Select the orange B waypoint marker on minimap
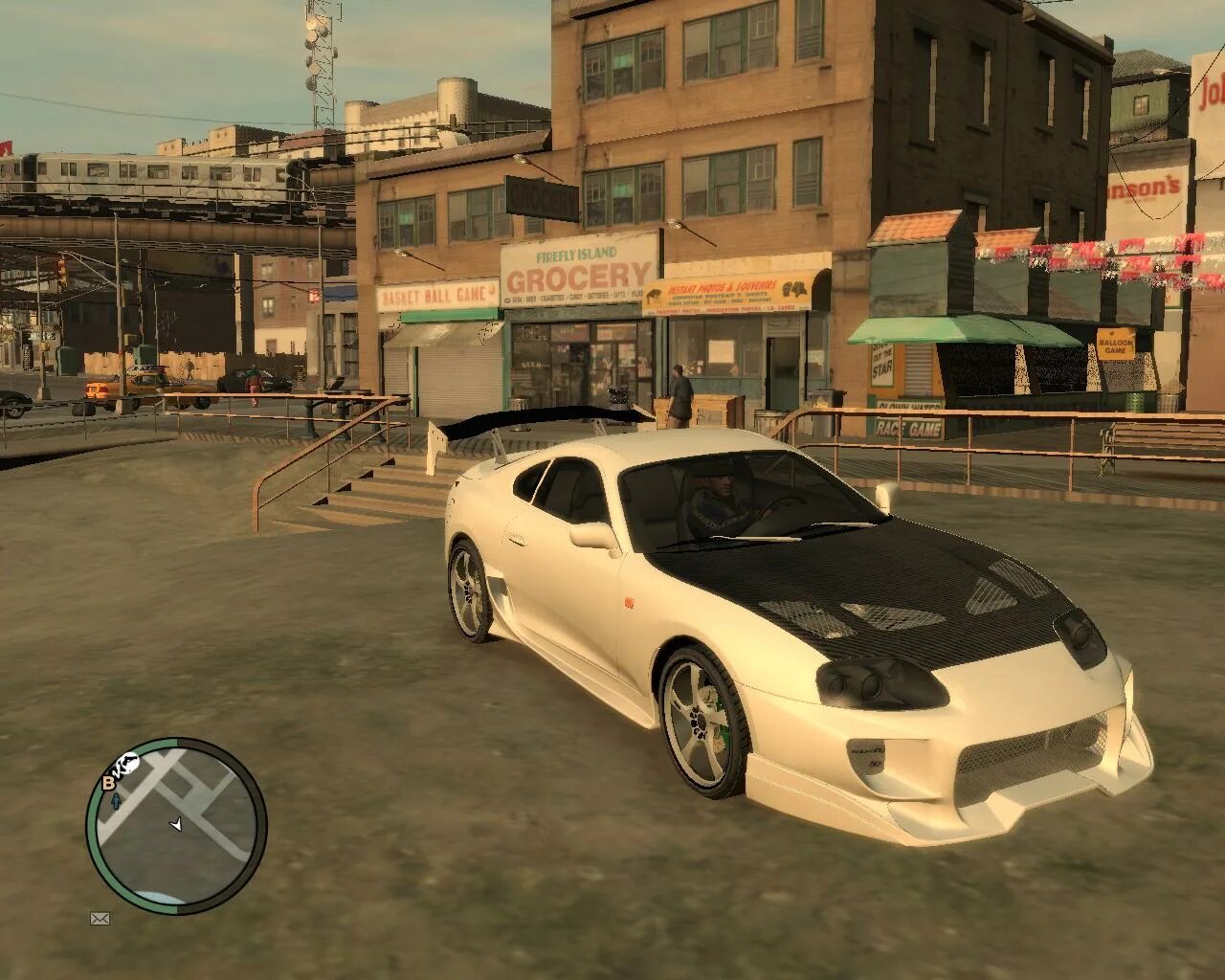This screenshot has width=1225, height=980. [108, 783]
